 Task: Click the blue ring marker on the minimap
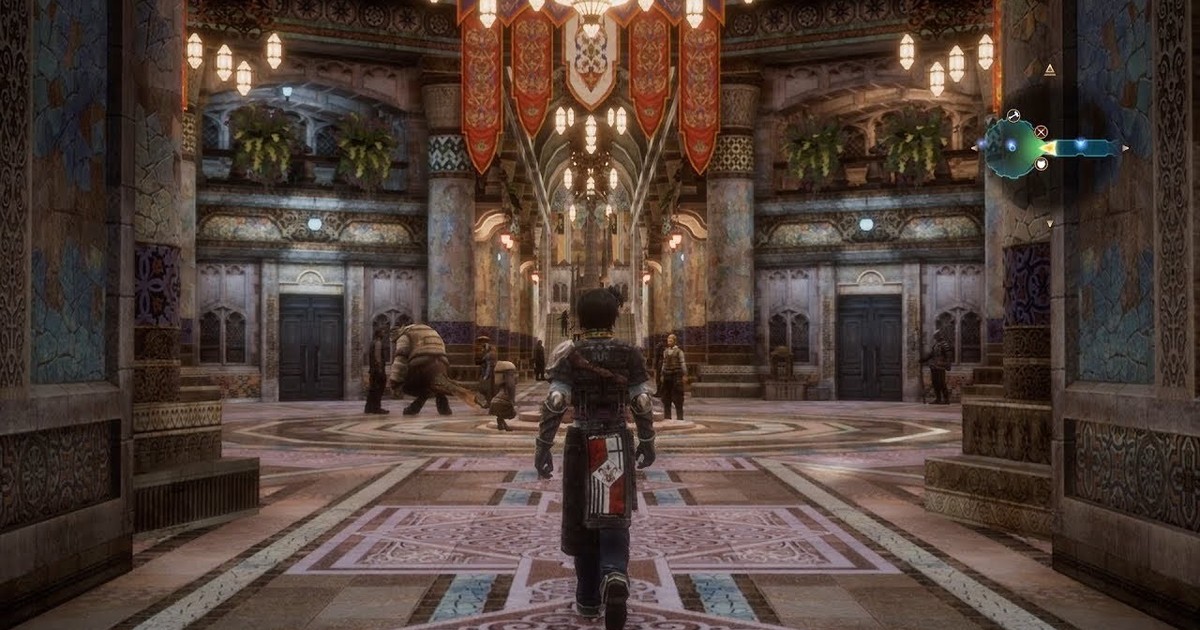1011,146
